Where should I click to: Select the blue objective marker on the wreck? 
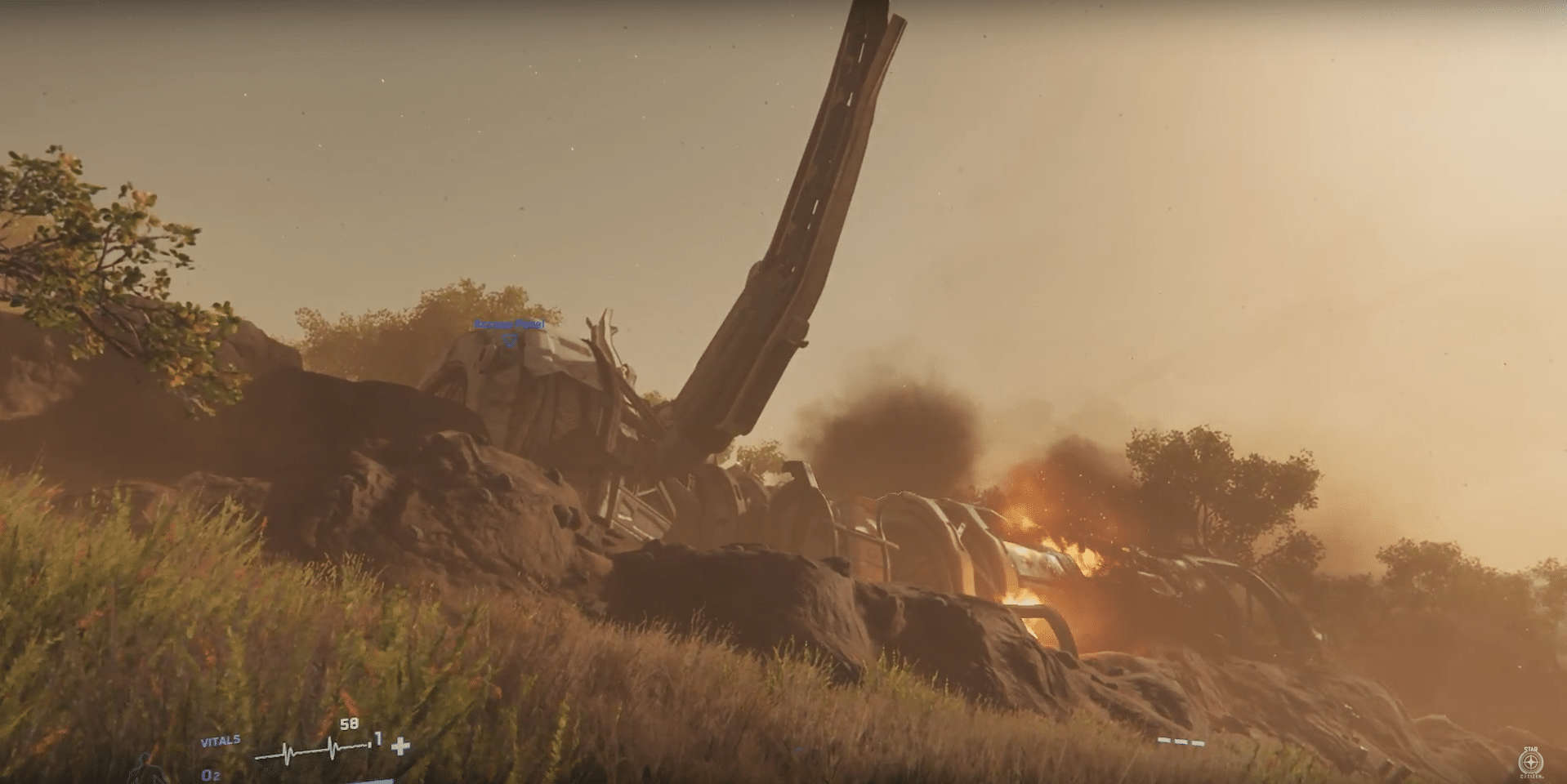coord(510,338)
